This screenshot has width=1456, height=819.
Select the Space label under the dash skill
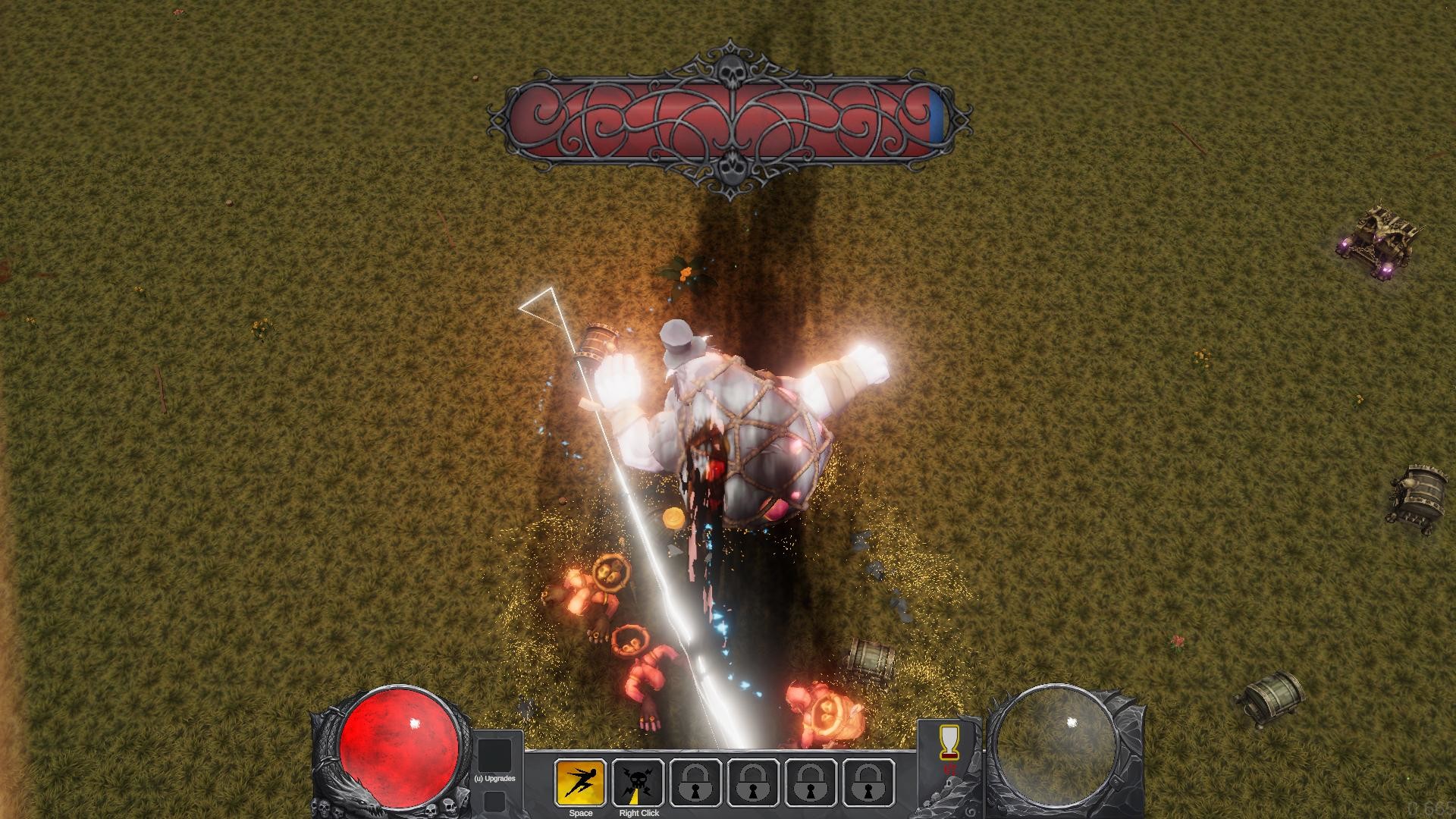click(580, 812)
